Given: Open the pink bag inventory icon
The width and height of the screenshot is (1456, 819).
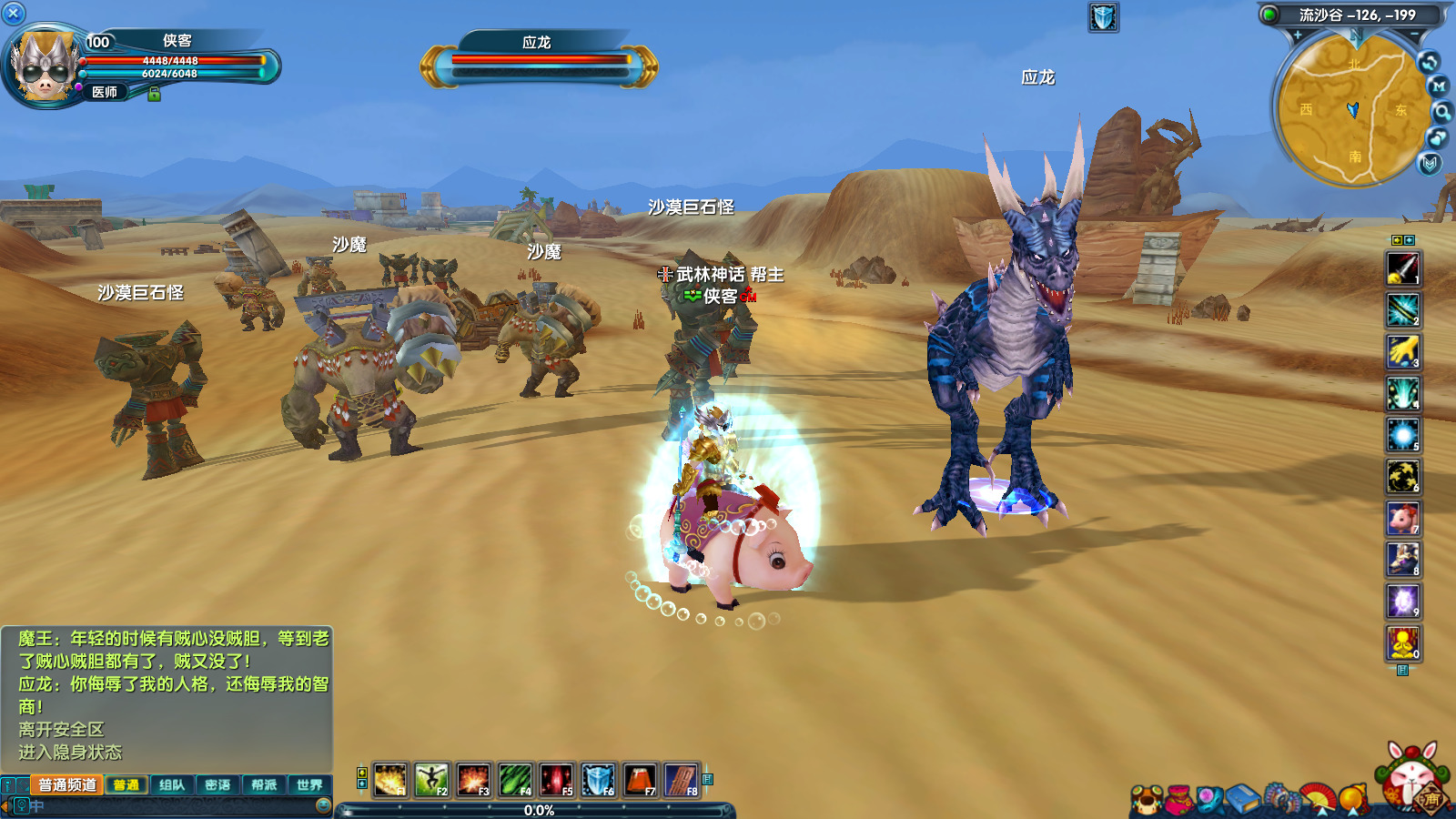Looking at the screenshot, I should [1179, 800].
